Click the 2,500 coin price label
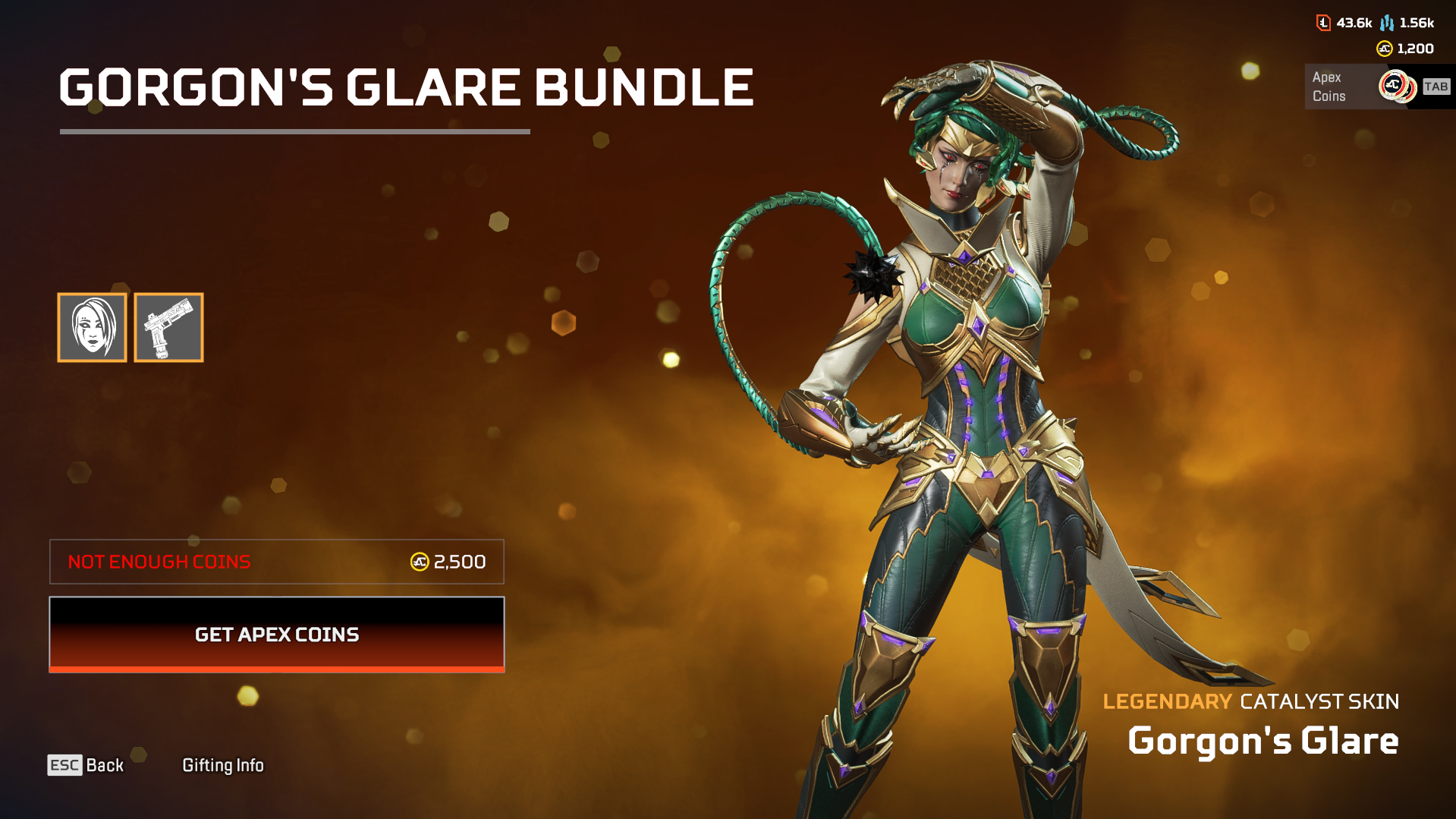The width and height of the screenshot is (1456, 819). (459, 562)
